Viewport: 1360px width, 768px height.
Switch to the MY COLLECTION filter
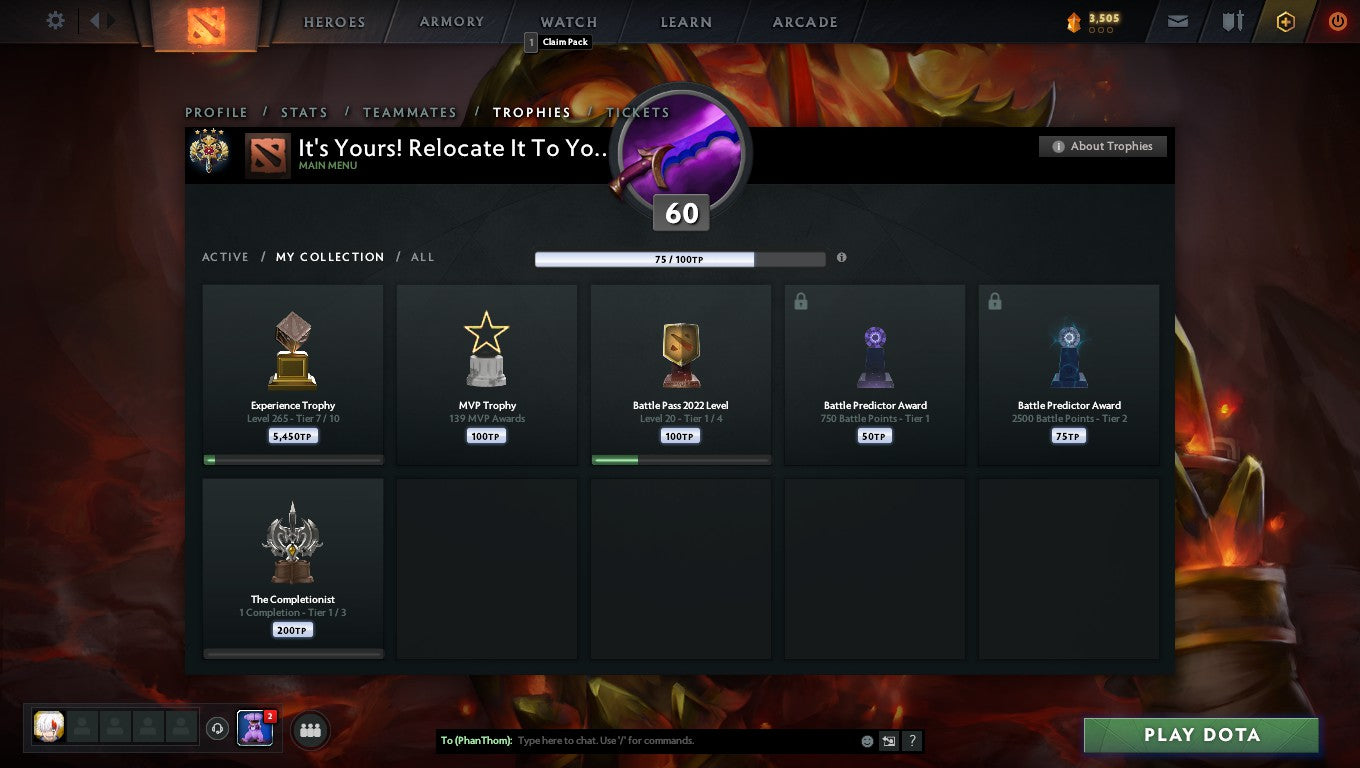pos(330,257)
